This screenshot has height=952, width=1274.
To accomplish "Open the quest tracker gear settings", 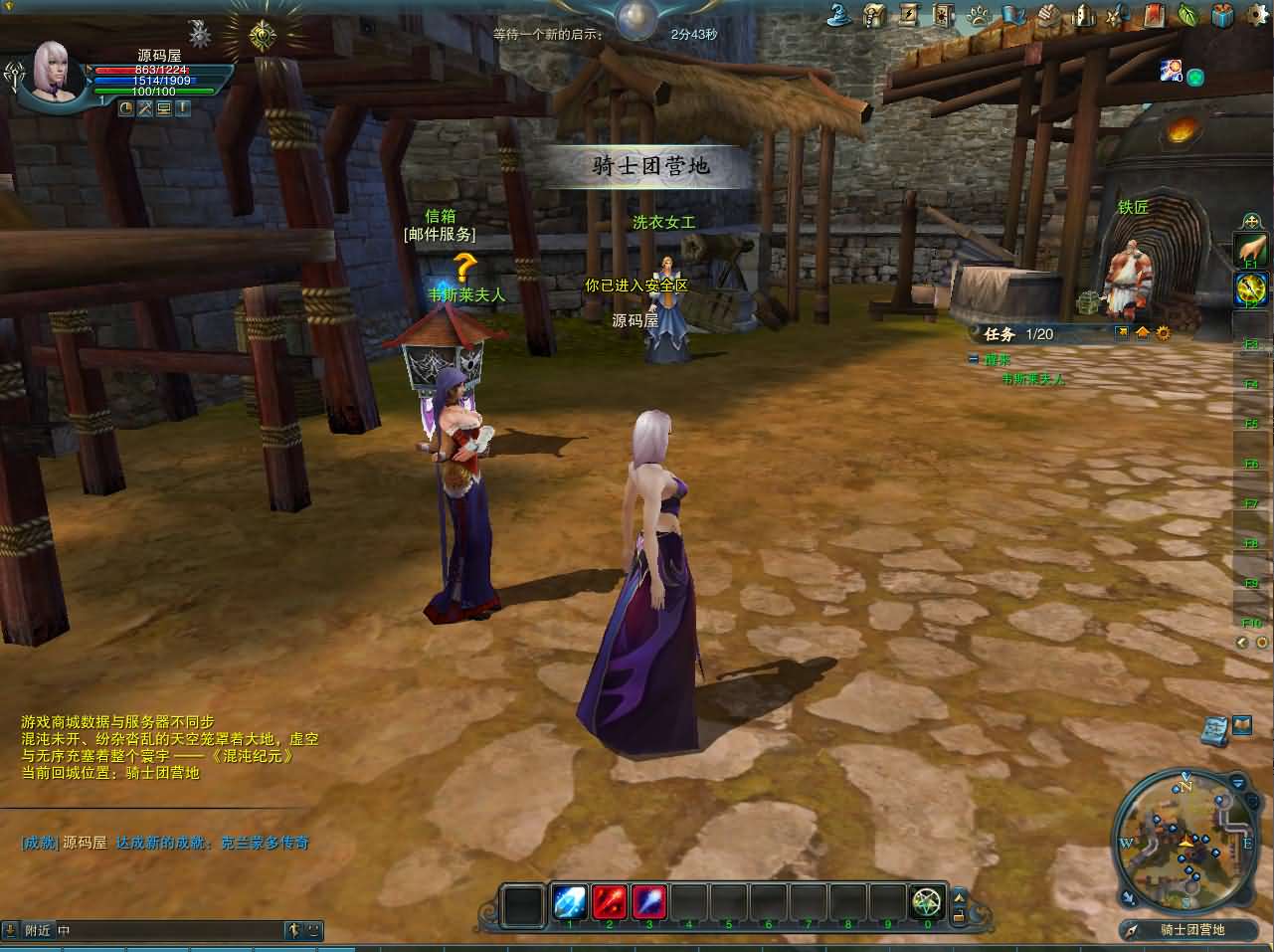I will click(x=1163, y=333).
